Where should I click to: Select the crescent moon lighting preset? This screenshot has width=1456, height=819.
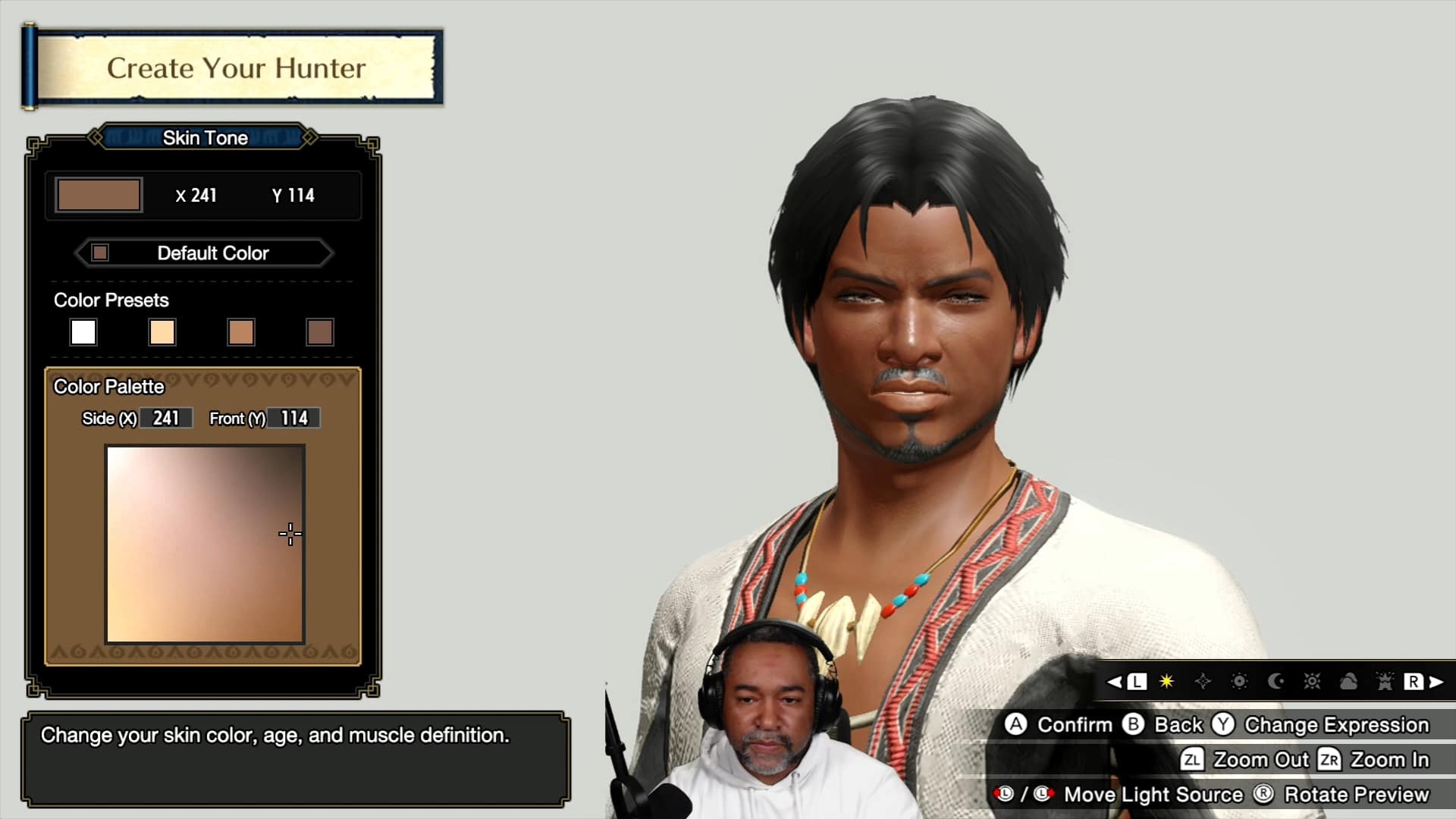[1276, 682]
